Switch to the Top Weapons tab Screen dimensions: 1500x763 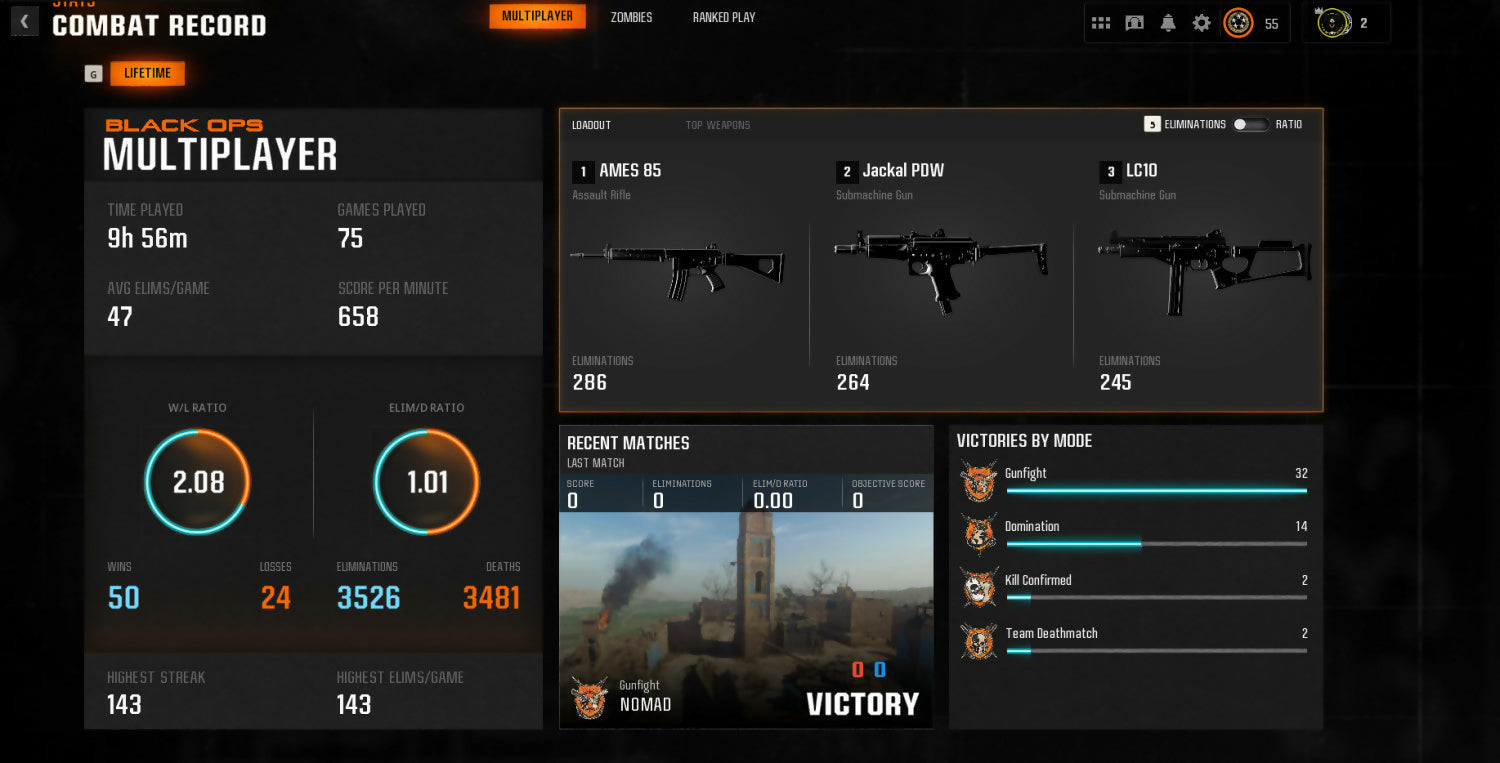[x=717, y=125]
